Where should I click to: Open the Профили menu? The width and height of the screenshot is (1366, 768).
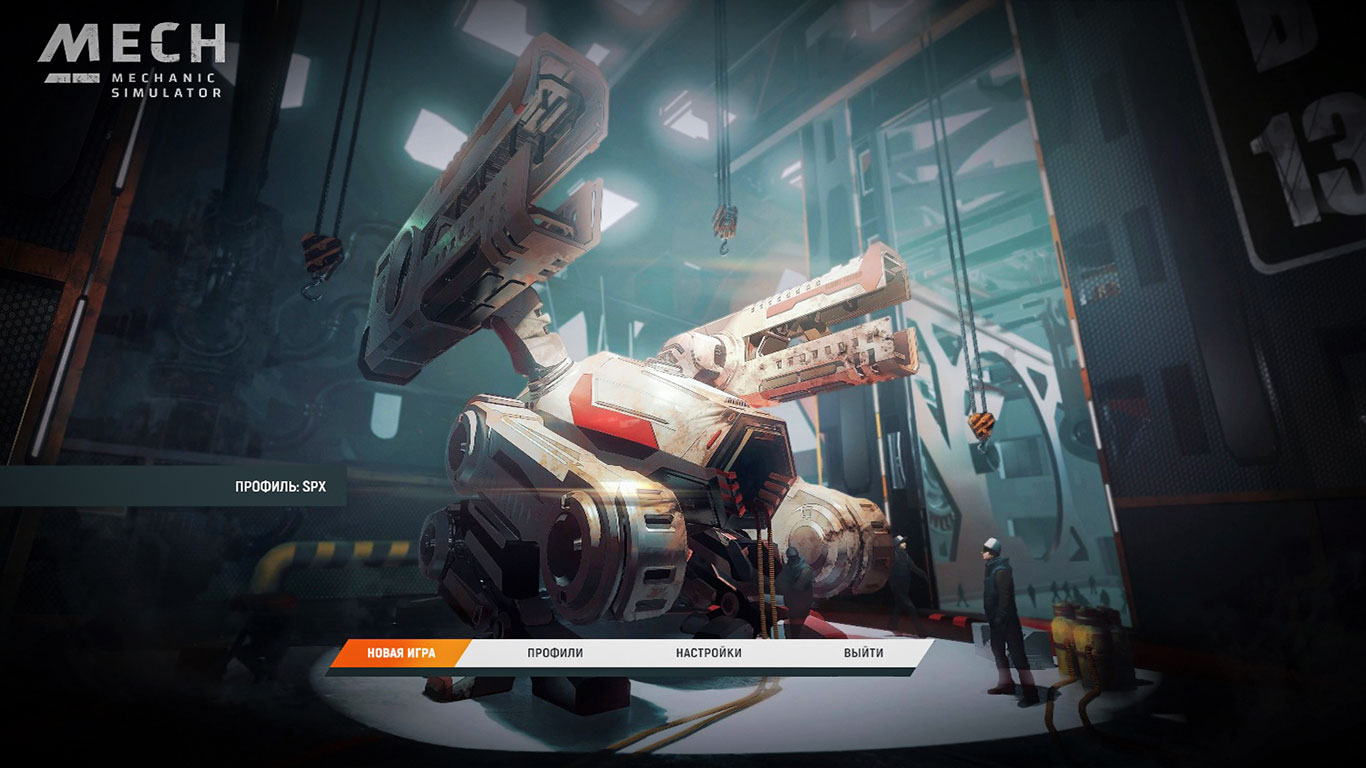555,653
